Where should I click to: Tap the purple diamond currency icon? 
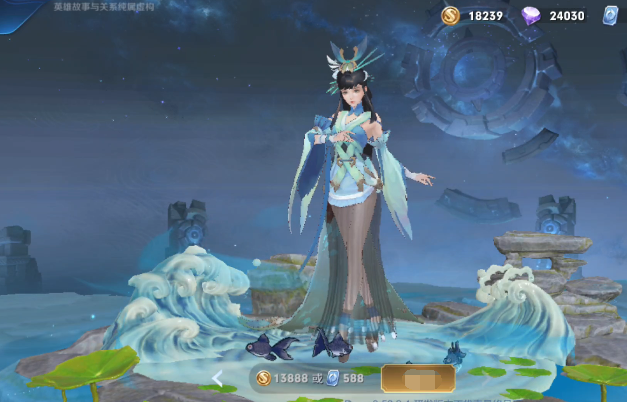533,15
